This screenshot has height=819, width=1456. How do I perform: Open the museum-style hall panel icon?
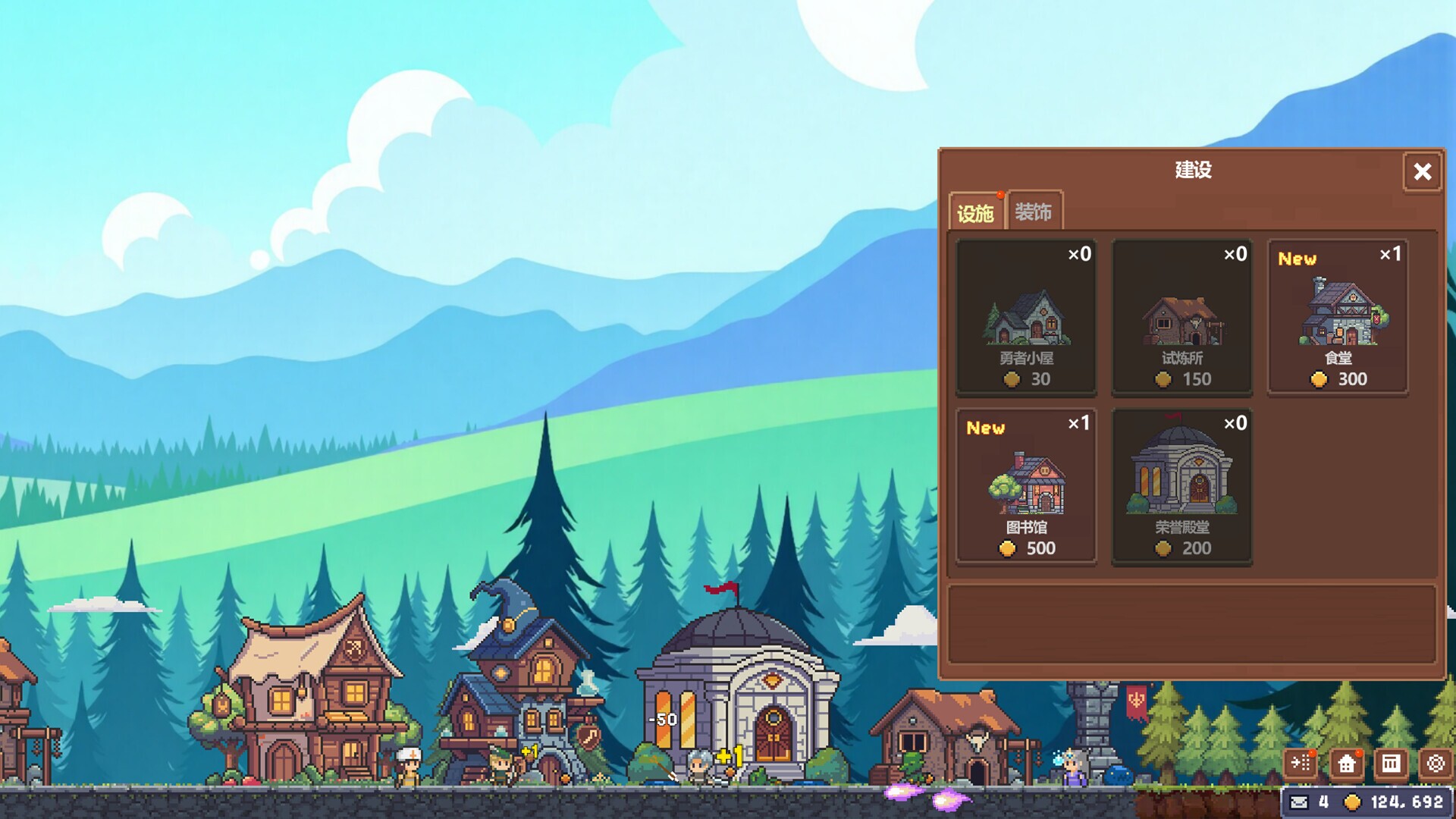1390,764
